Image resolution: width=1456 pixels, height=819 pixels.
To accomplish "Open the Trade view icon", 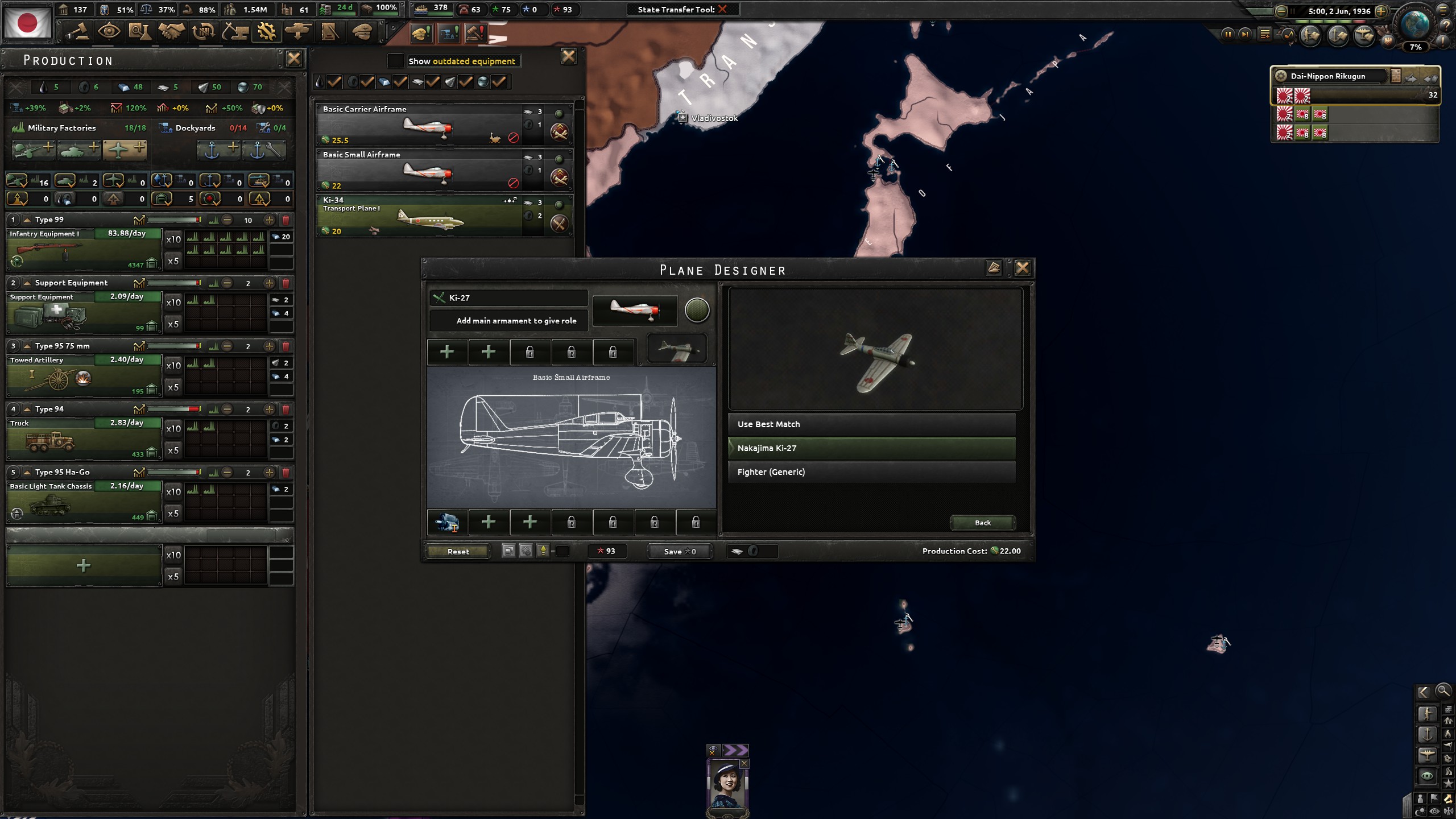I will click(x=202, y=31).
